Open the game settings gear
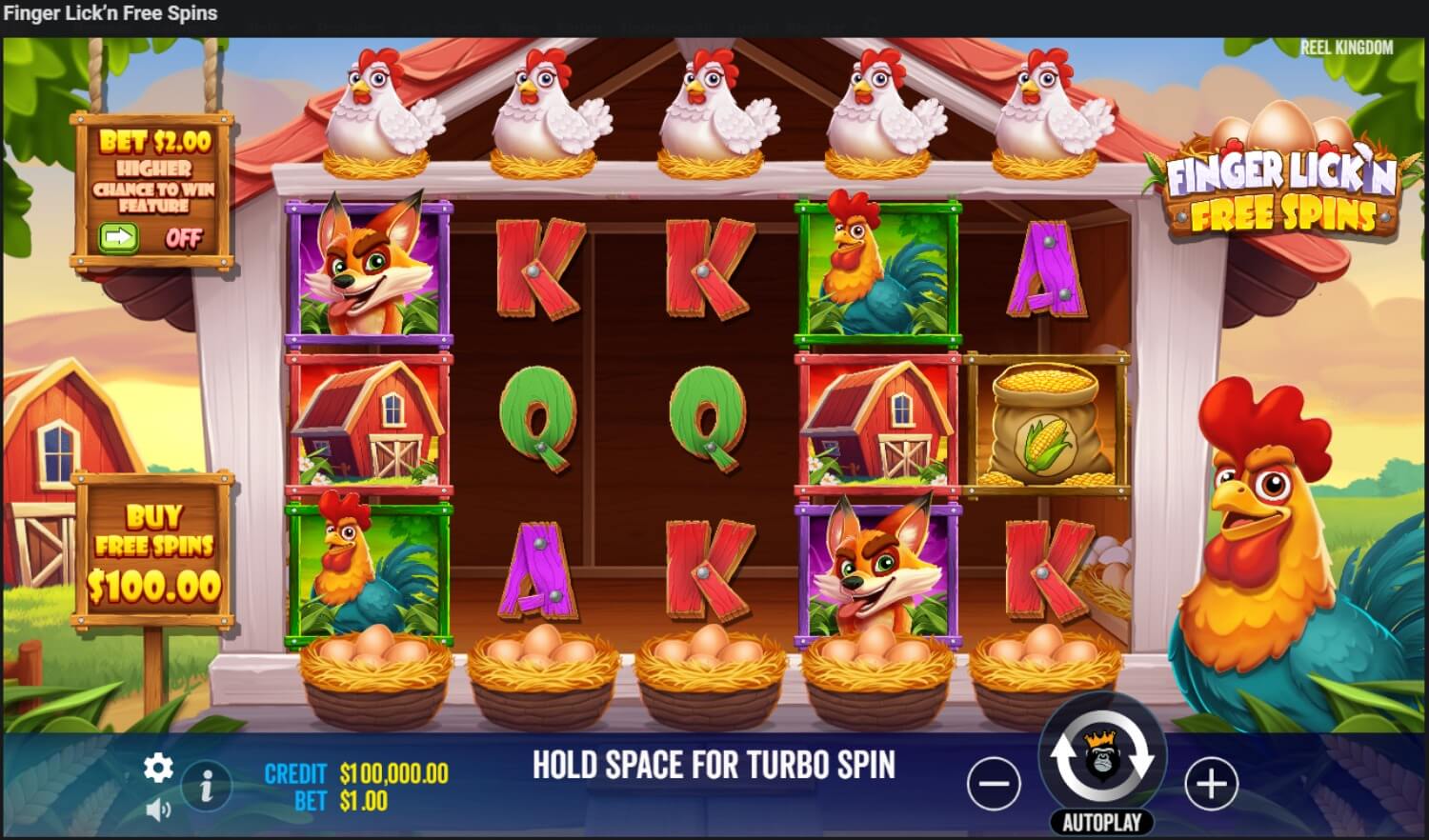Screen dimensions: 1429x840 click(x=157, y=766)
